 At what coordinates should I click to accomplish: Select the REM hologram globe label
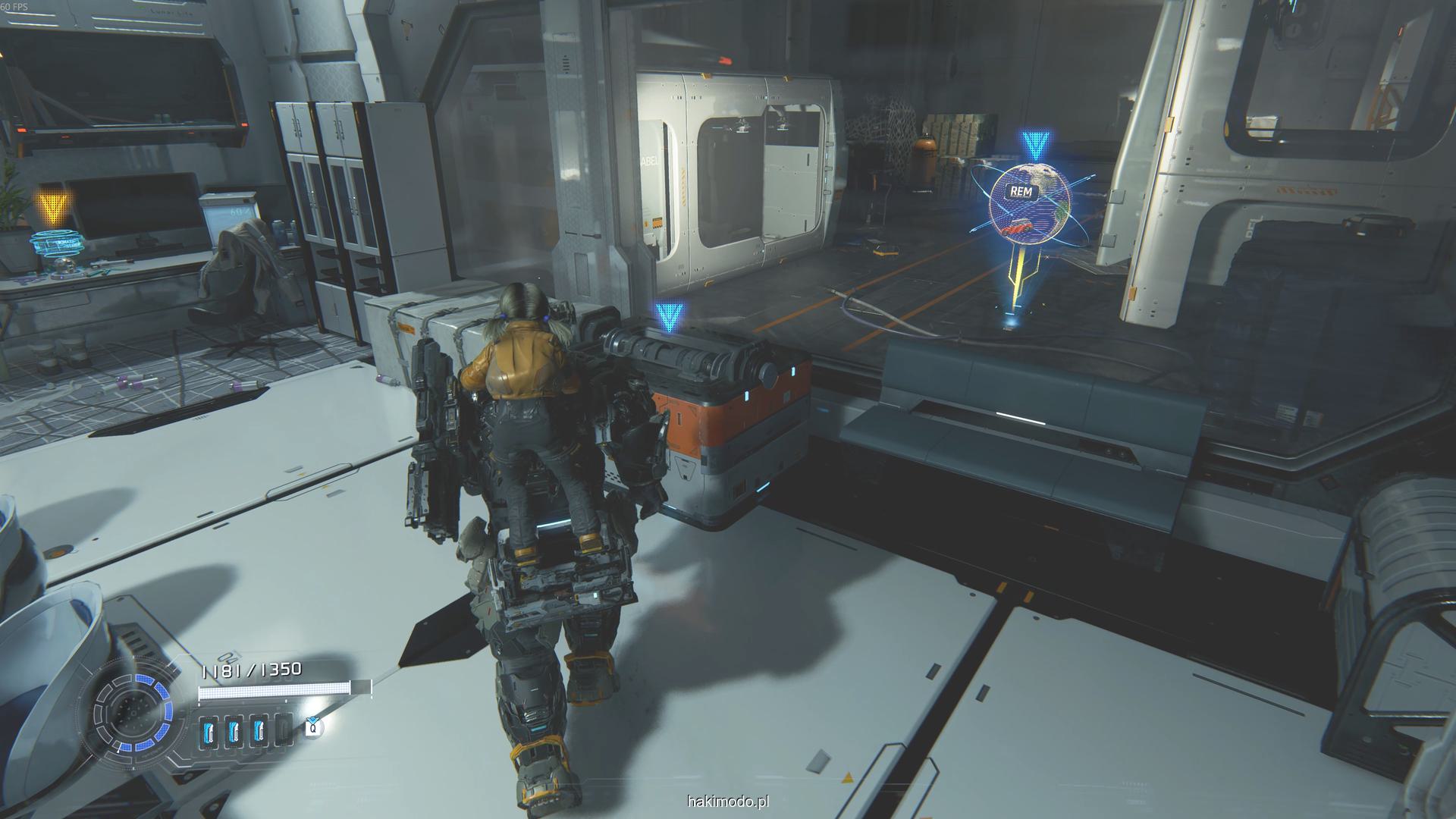click(1021, 191)
